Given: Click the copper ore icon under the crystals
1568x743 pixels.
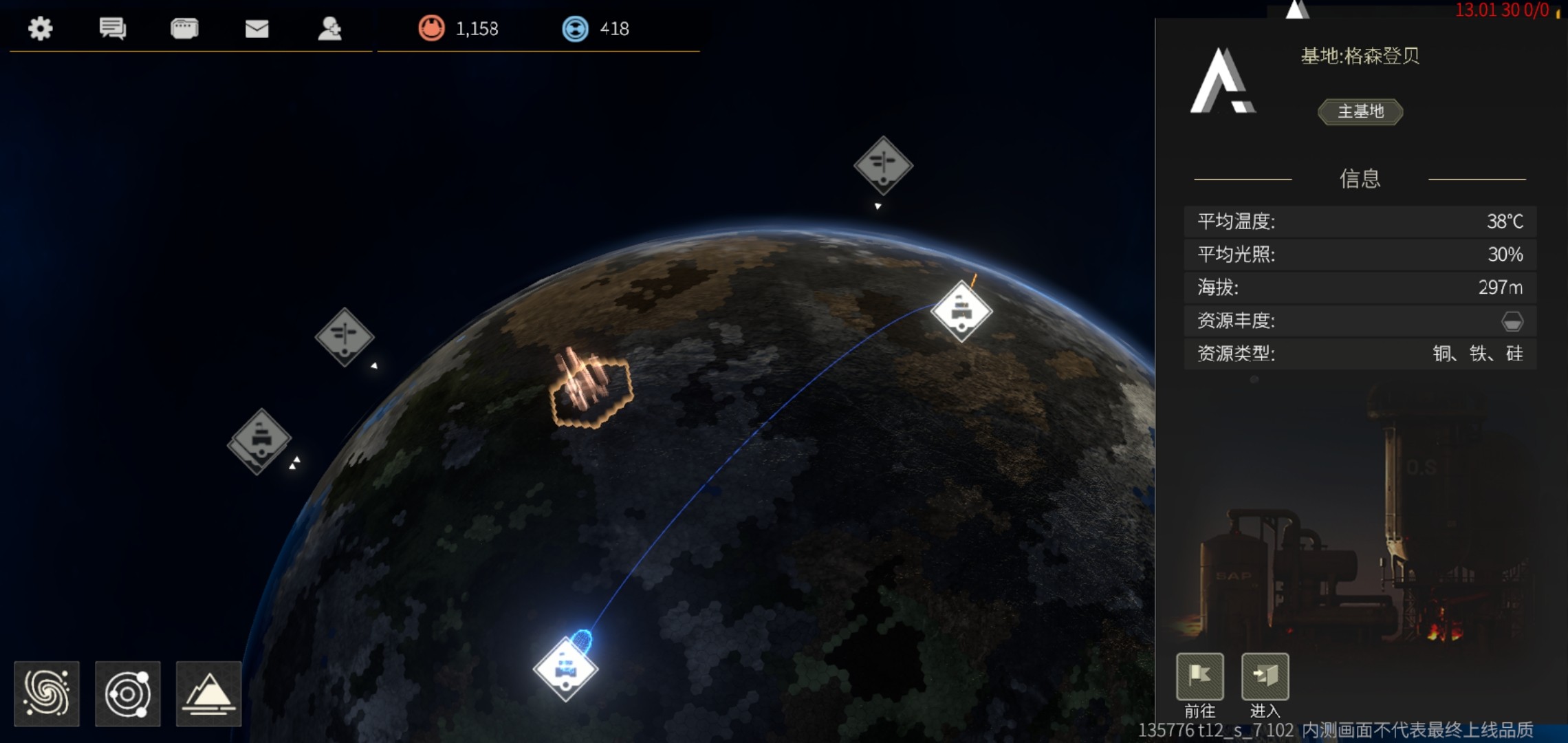Looking at the screenshot, I should 431,28.
